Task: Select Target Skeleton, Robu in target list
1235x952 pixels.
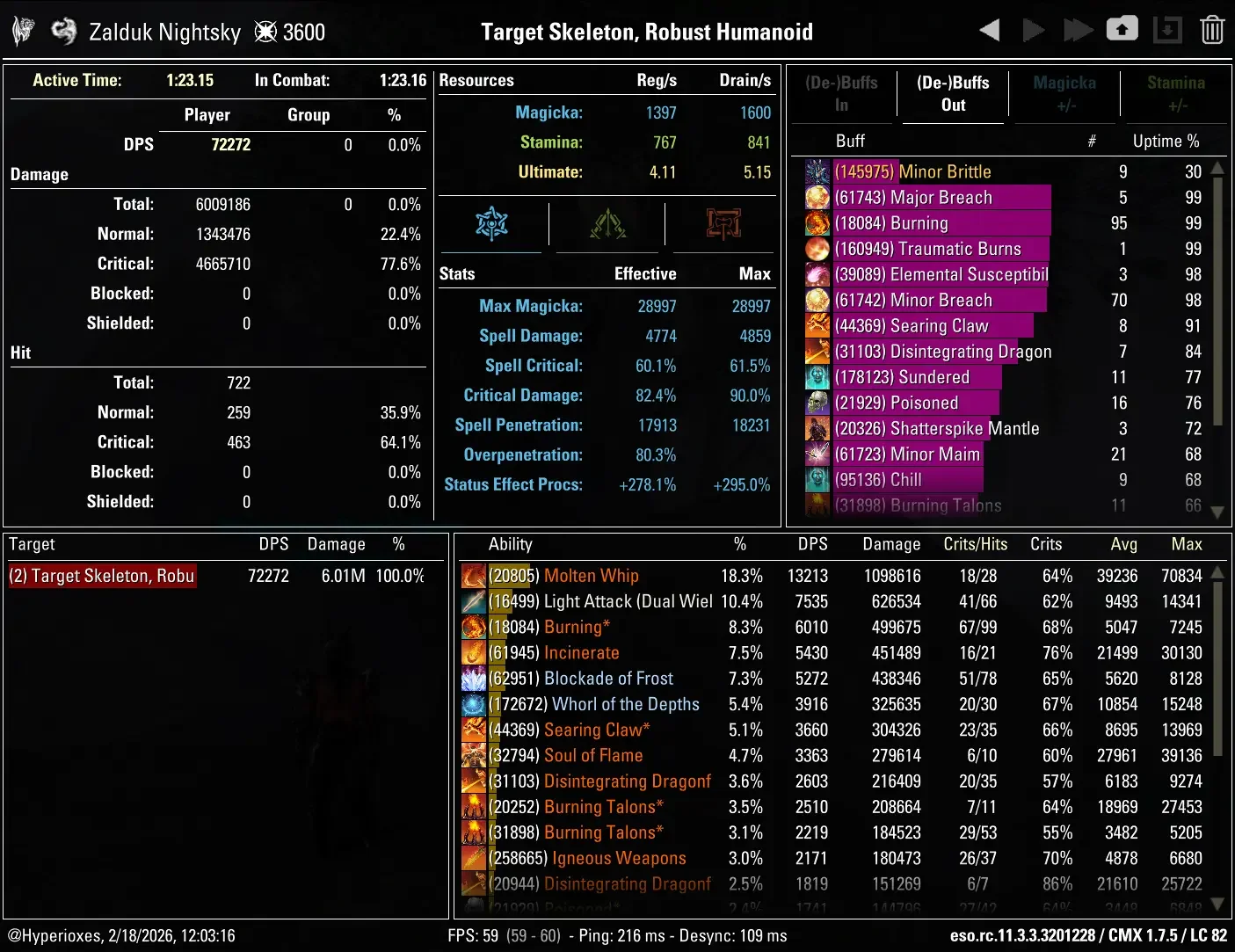Action: [101, 576]
